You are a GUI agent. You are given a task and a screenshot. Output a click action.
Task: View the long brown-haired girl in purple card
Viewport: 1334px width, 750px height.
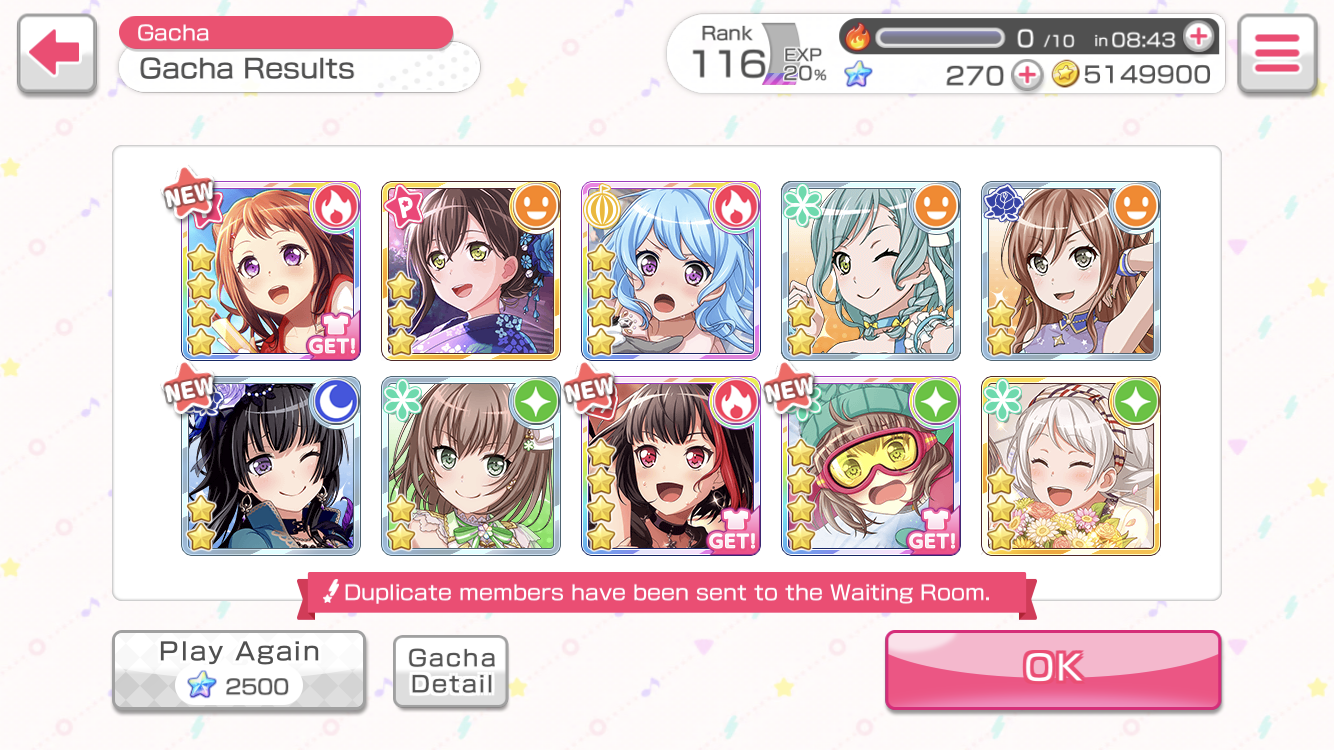(x=1071, y=271)
